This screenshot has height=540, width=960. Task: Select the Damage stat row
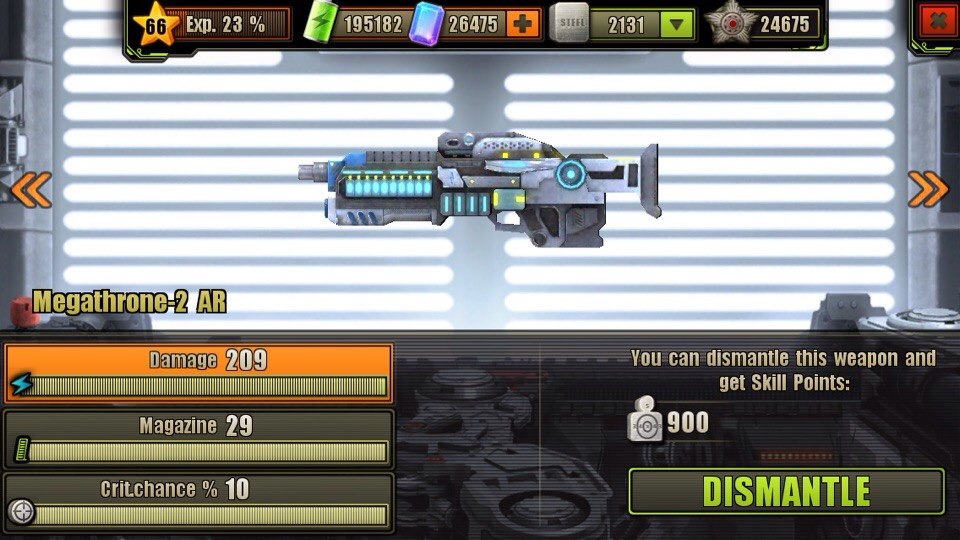tap(198, 373)
